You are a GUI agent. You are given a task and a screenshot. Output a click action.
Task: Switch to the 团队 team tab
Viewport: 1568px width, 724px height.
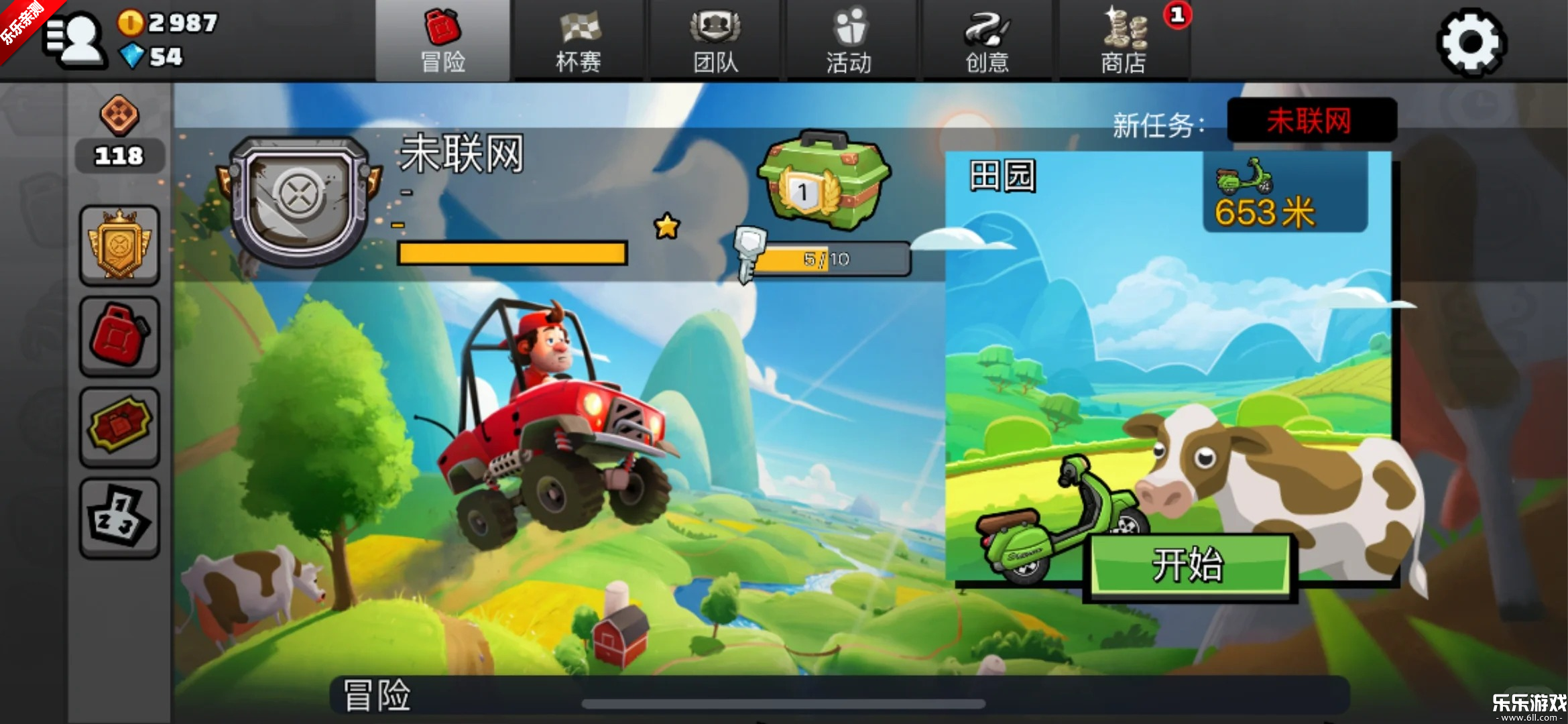pyautogui.click(x=716, y=40)
